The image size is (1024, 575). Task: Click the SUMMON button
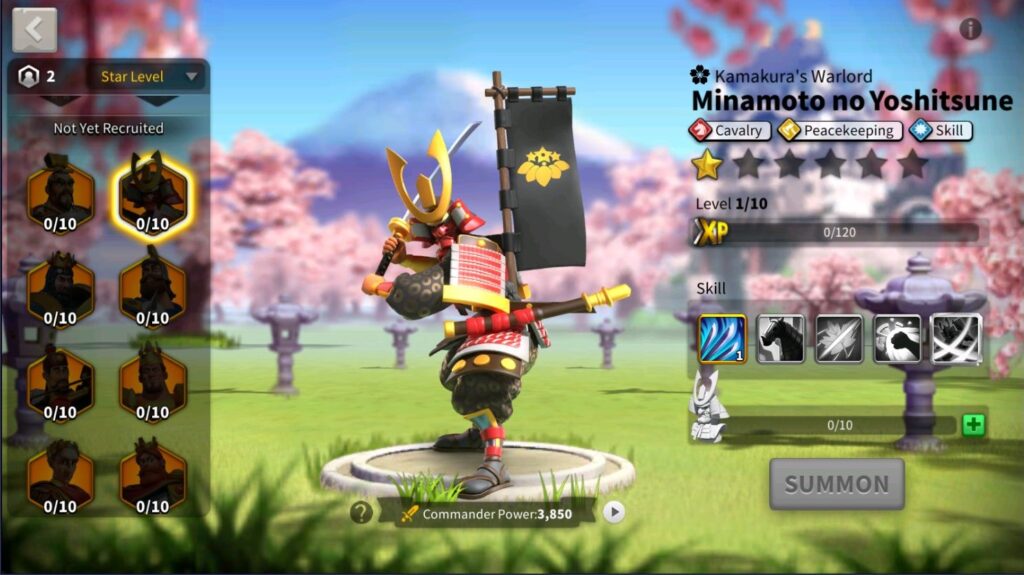pyautogui.click(x=836, y=485)
